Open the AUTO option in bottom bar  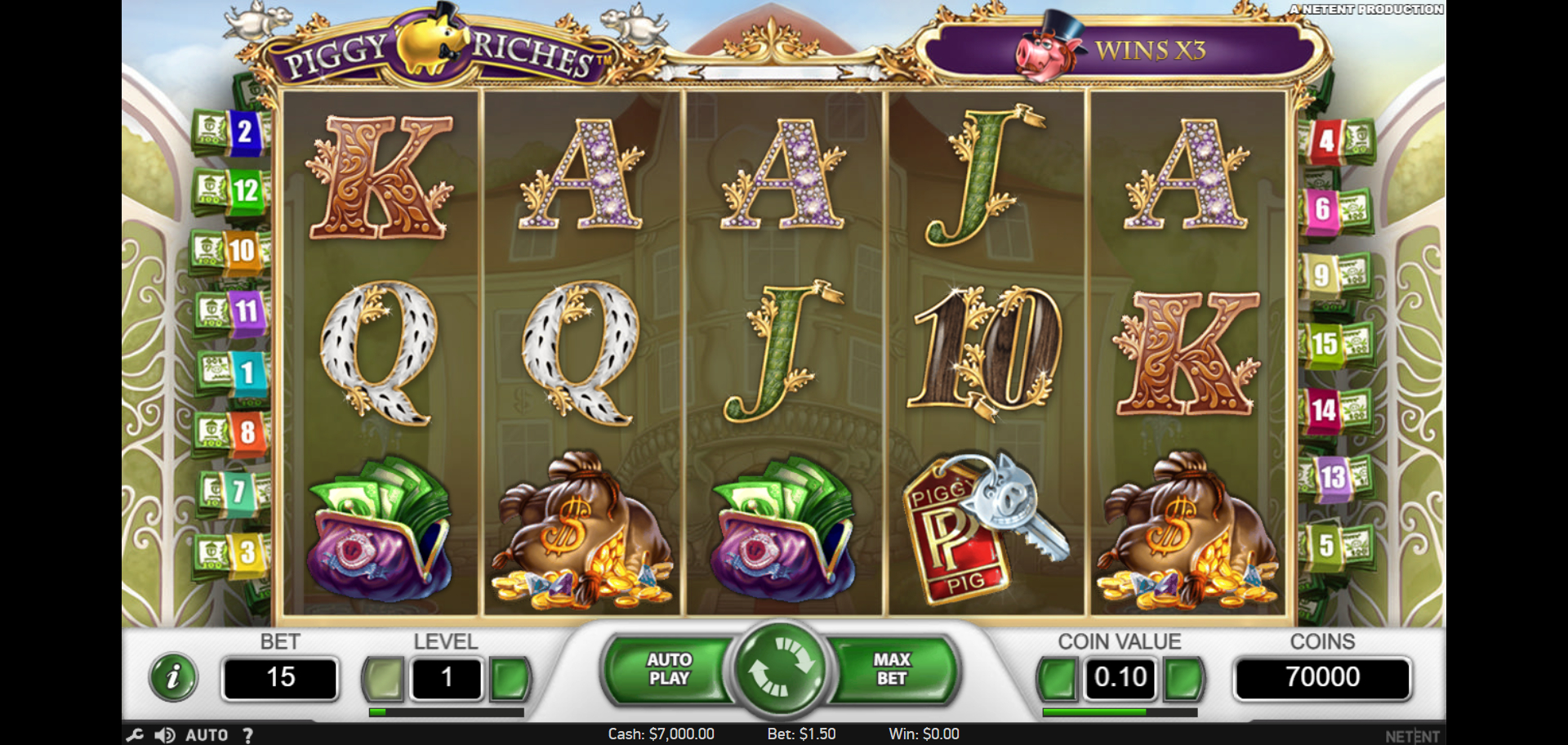207,735
